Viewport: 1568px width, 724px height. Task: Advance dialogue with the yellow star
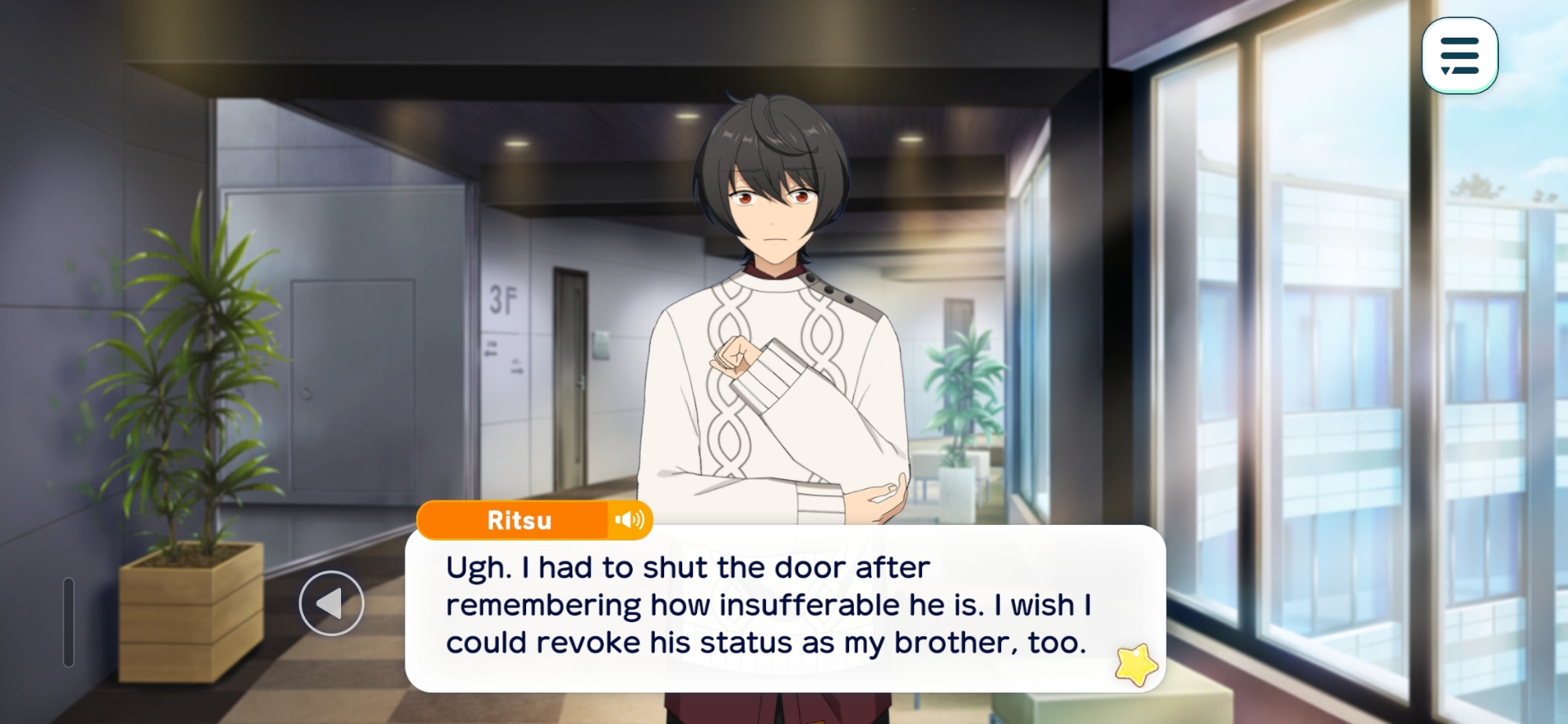1136,664
